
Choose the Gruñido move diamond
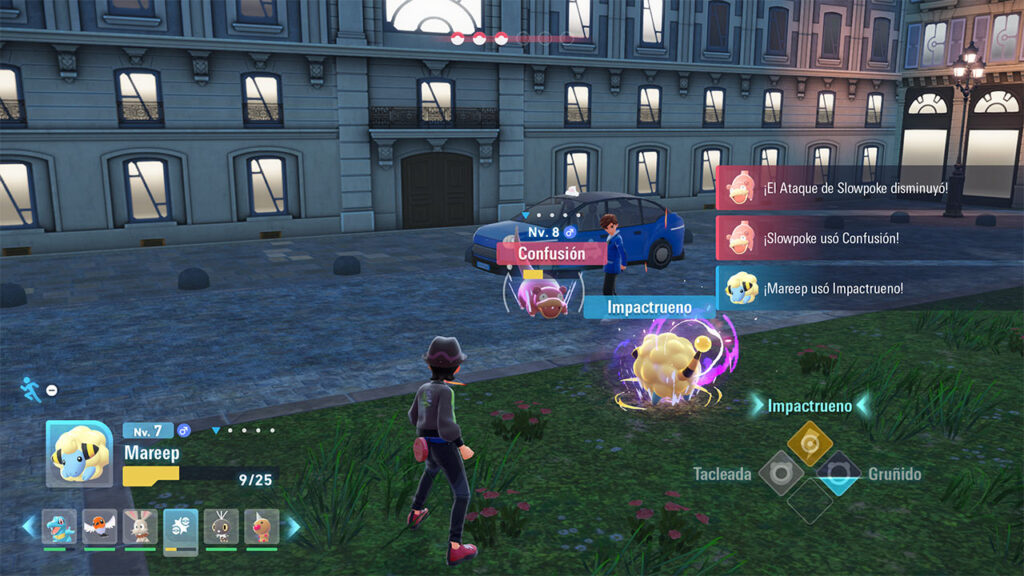pyautogui.click(x=838, y=473)
